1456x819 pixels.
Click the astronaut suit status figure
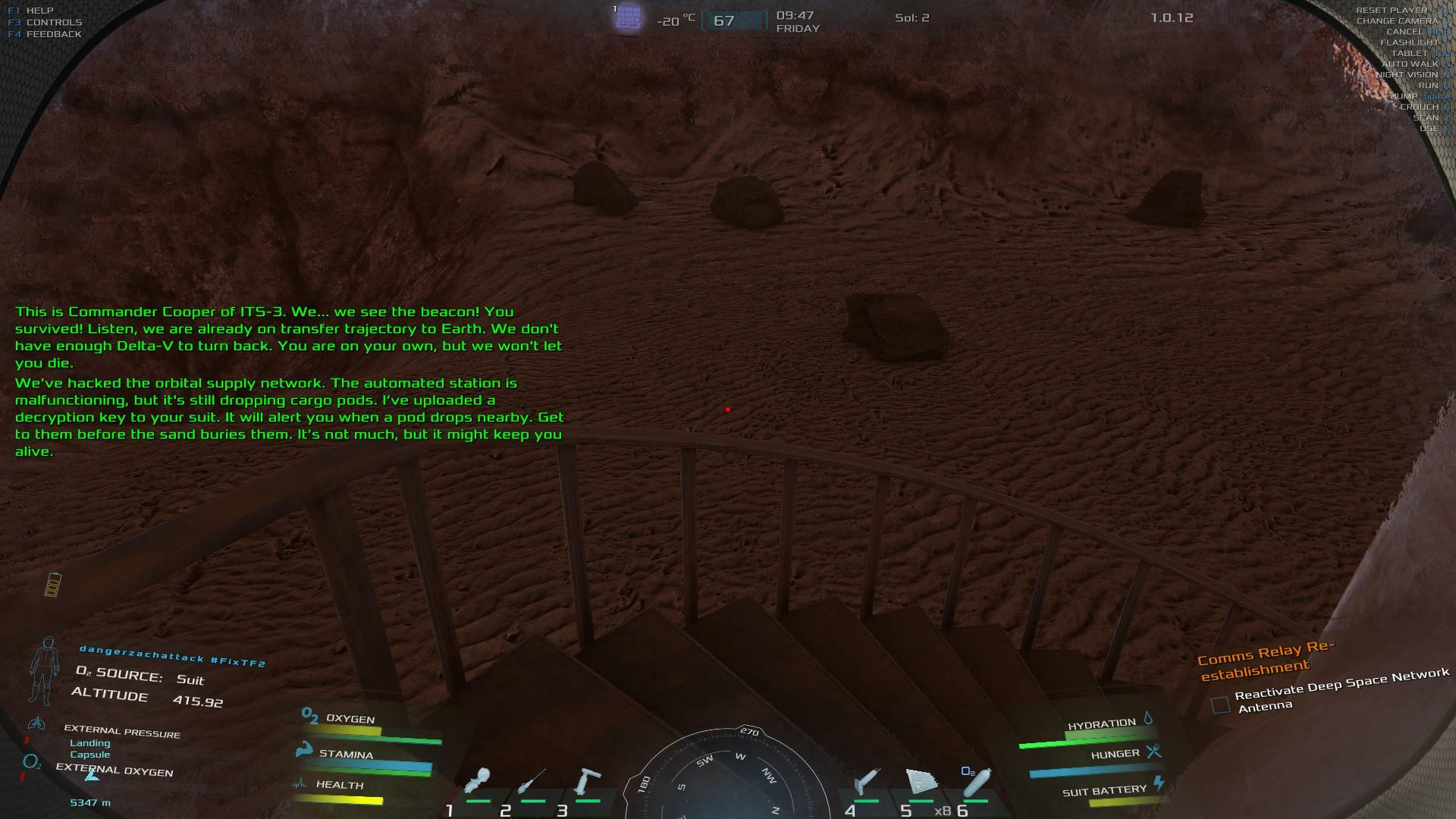tap(44, 670)
